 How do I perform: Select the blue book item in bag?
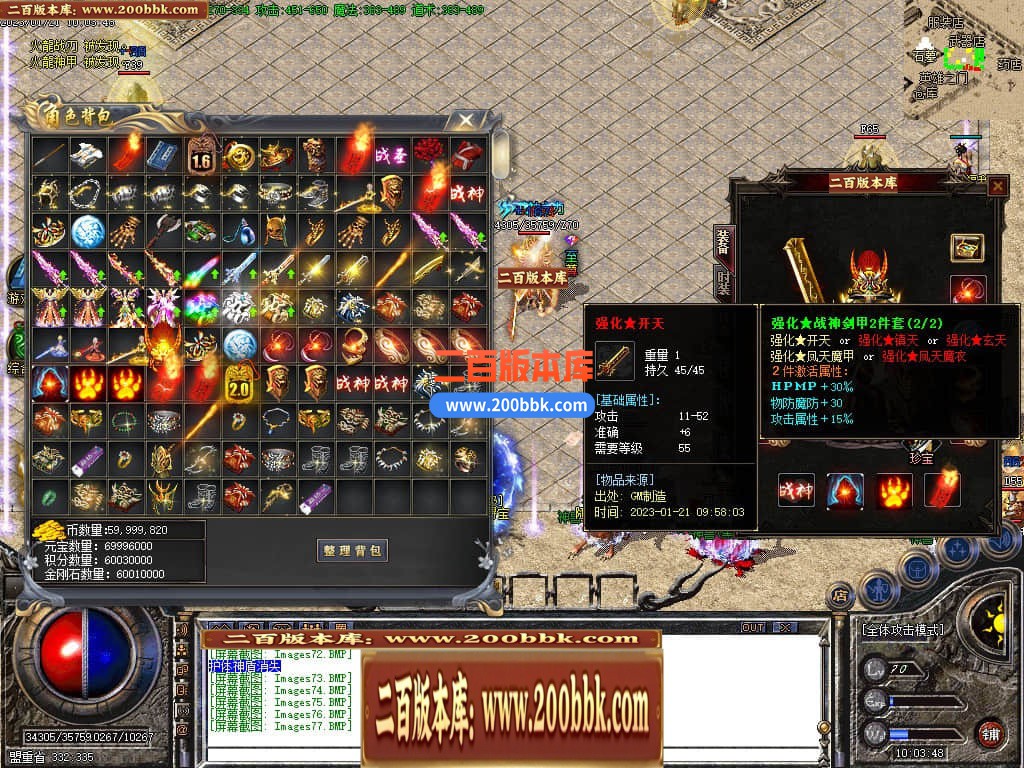click(x=163, y=155)
